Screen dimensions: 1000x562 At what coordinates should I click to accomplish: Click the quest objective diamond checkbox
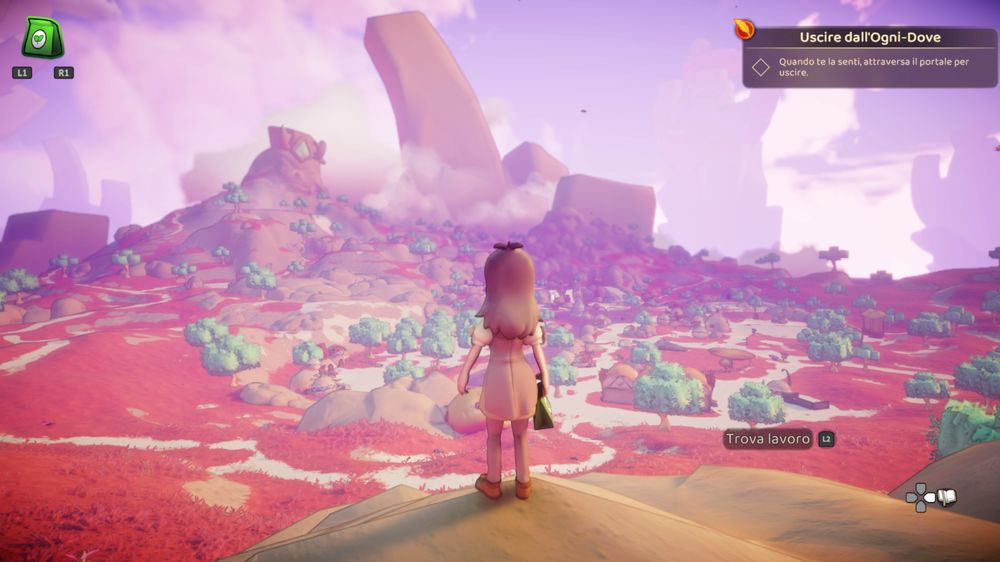tap(761, 67)
